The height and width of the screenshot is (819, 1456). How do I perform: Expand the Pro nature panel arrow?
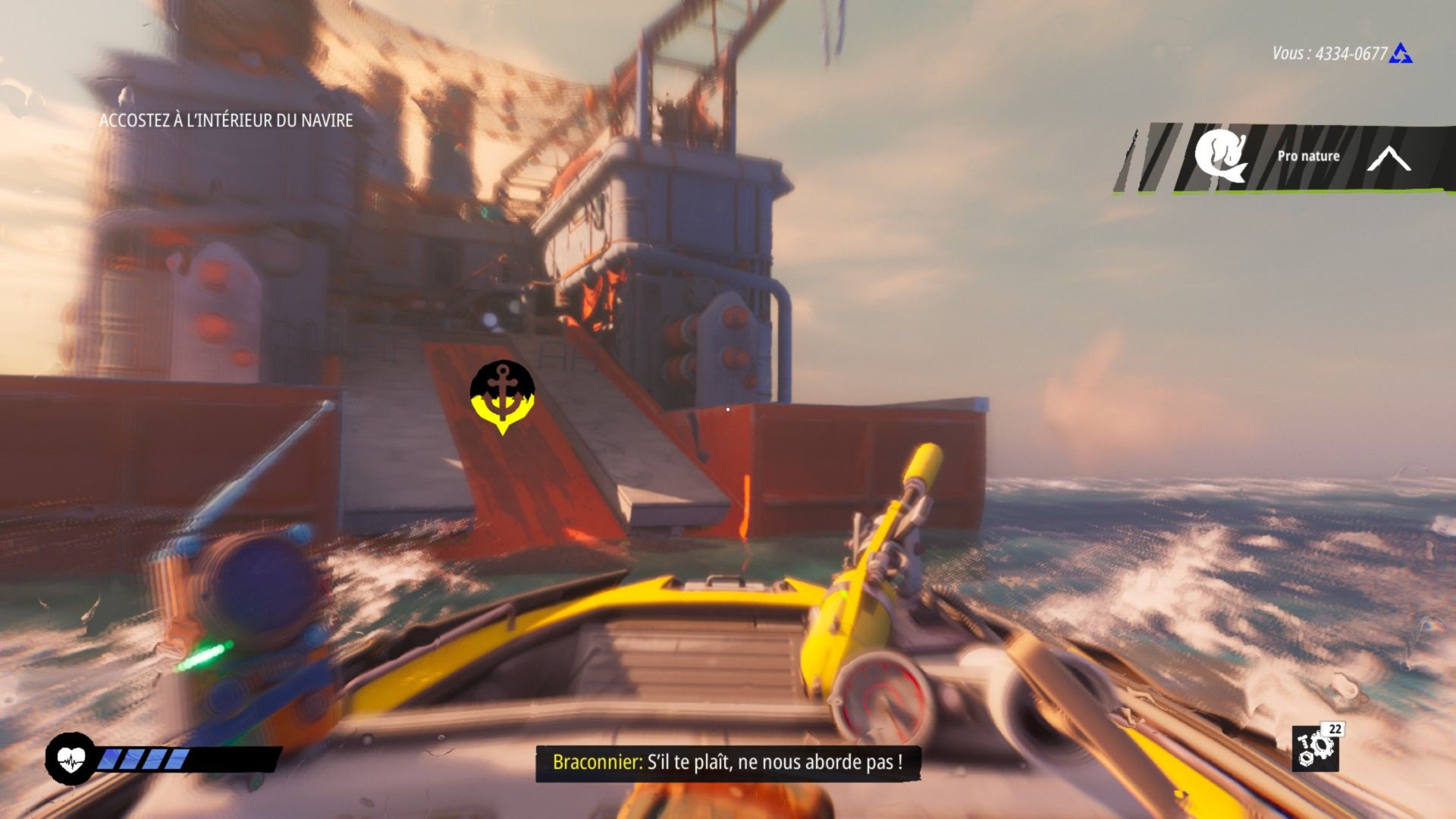pyautogui.click(x=1389, y=158)
